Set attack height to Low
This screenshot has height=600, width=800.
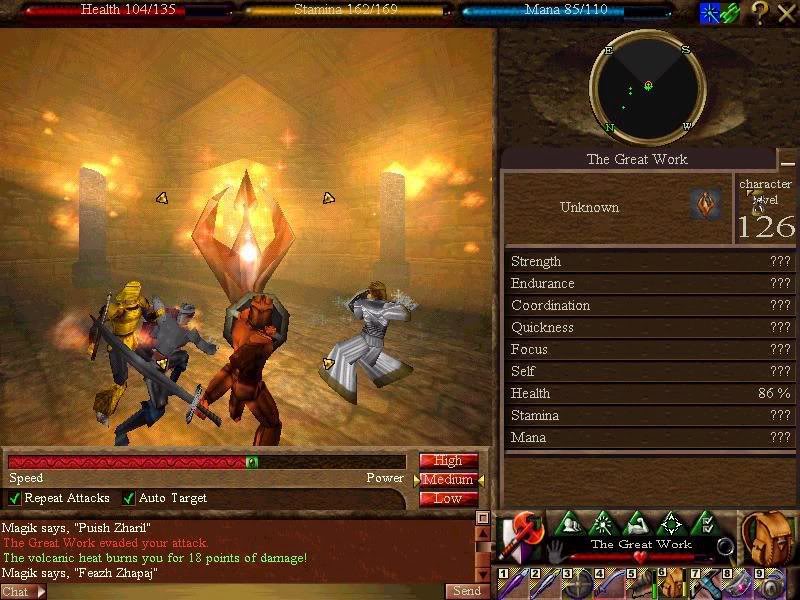[x=448, y=499]
